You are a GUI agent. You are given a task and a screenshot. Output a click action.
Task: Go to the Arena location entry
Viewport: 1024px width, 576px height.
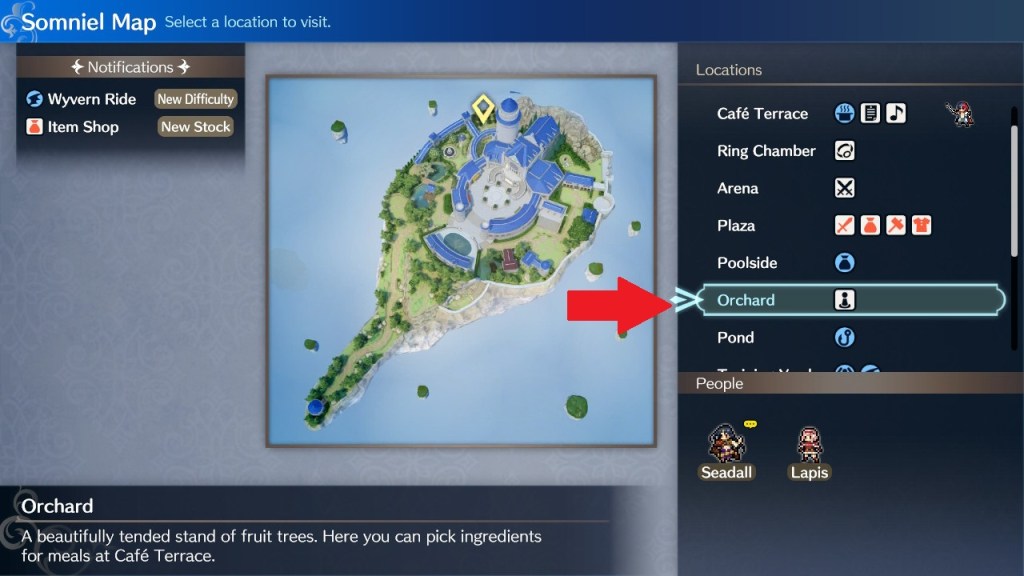(x=738, y=188)
